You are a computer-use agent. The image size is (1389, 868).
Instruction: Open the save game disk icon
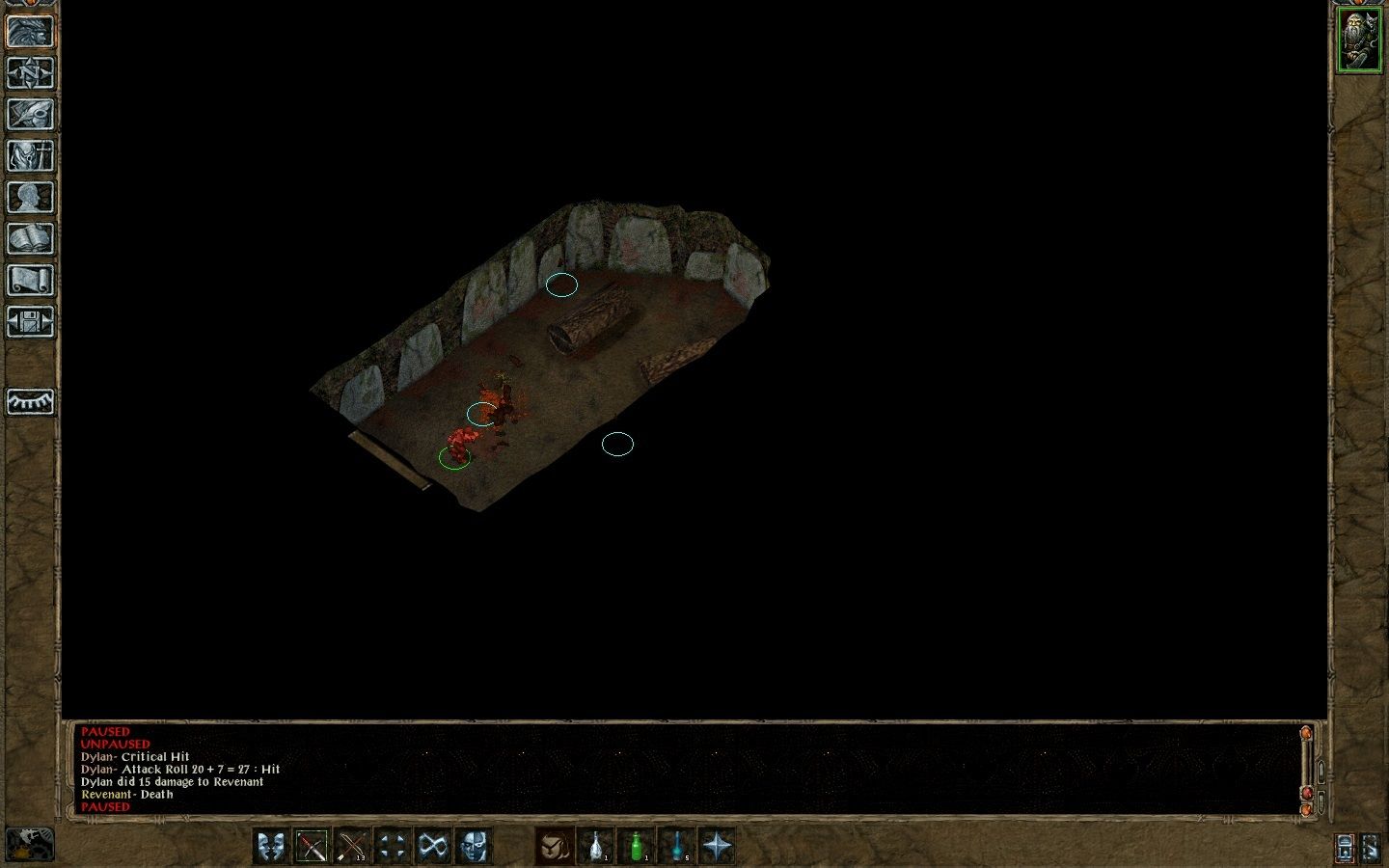(x=31, y=321)
